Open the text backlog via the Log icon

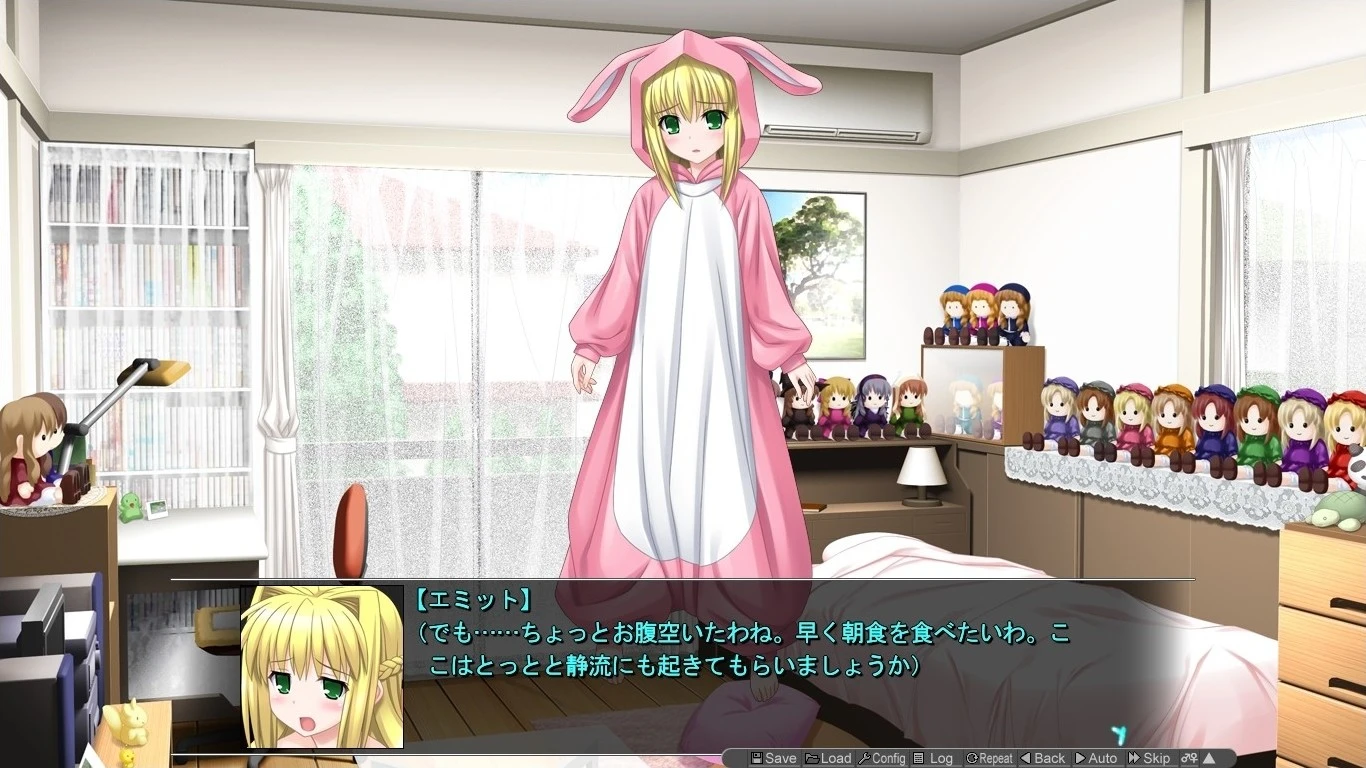coord(918,758)
